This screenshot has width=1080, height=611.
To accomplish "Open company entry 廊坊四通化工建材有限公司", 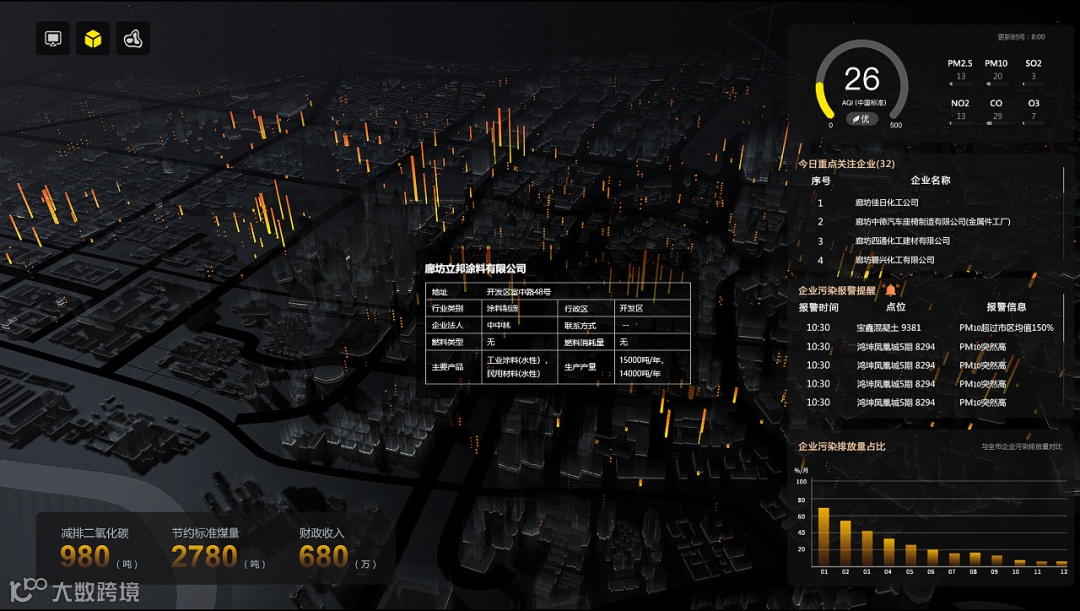I will coord(902,241).
